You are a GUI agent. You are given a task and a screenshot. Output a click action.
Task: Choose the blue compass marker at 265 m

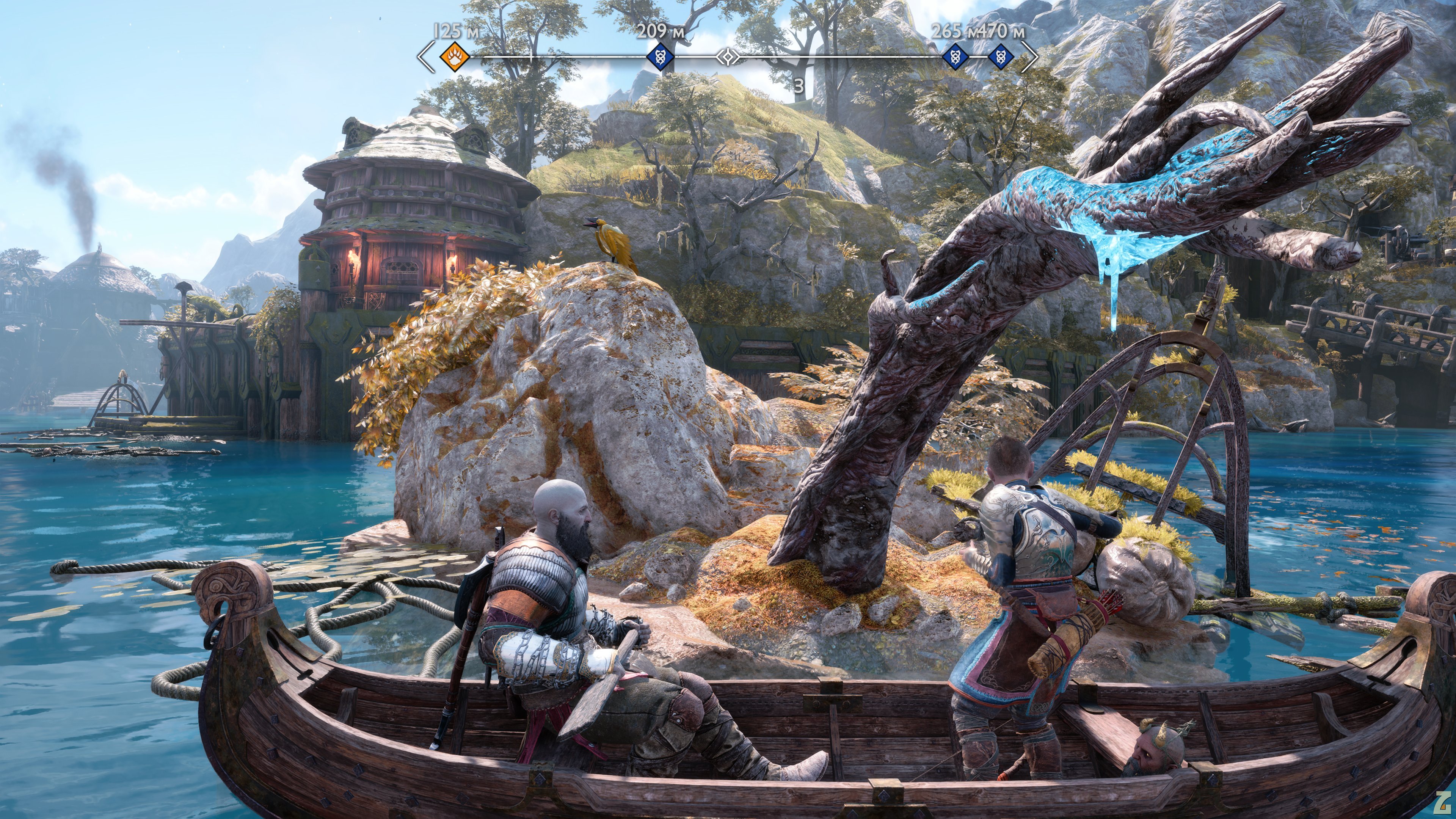coord(955,57)
